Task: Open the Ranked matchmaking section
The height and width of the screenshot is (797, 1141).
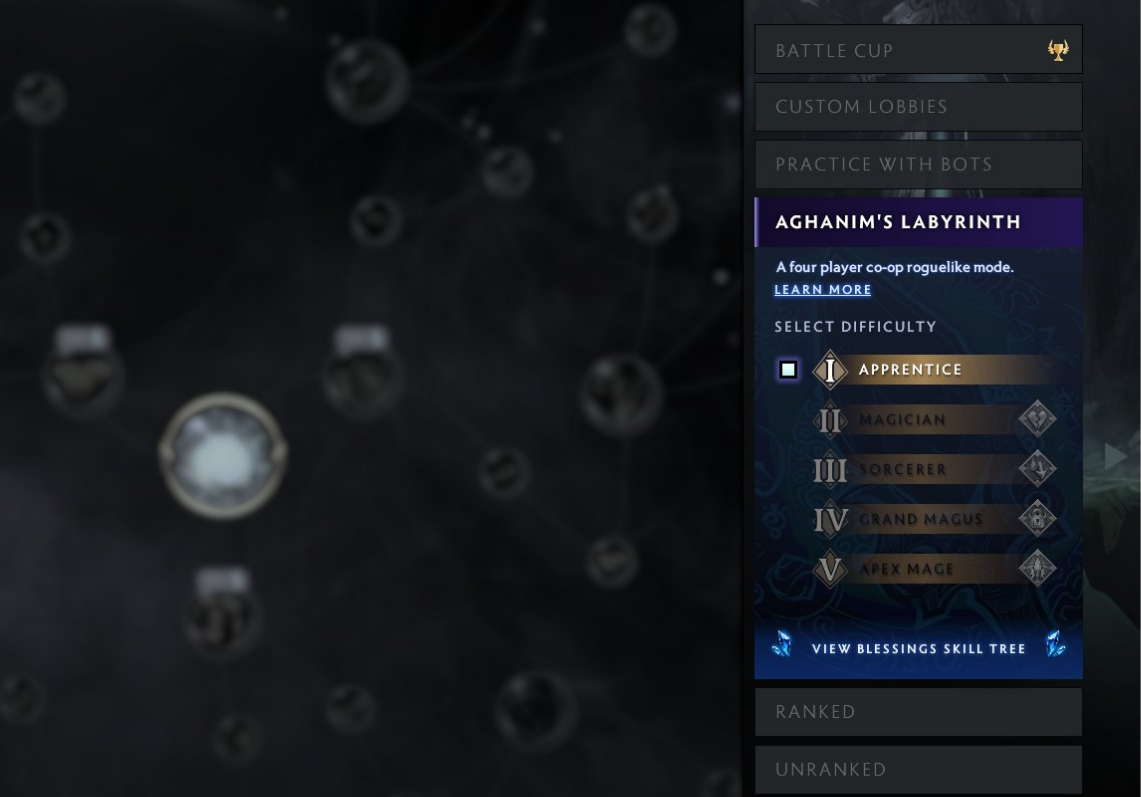Action: (918, 712)
